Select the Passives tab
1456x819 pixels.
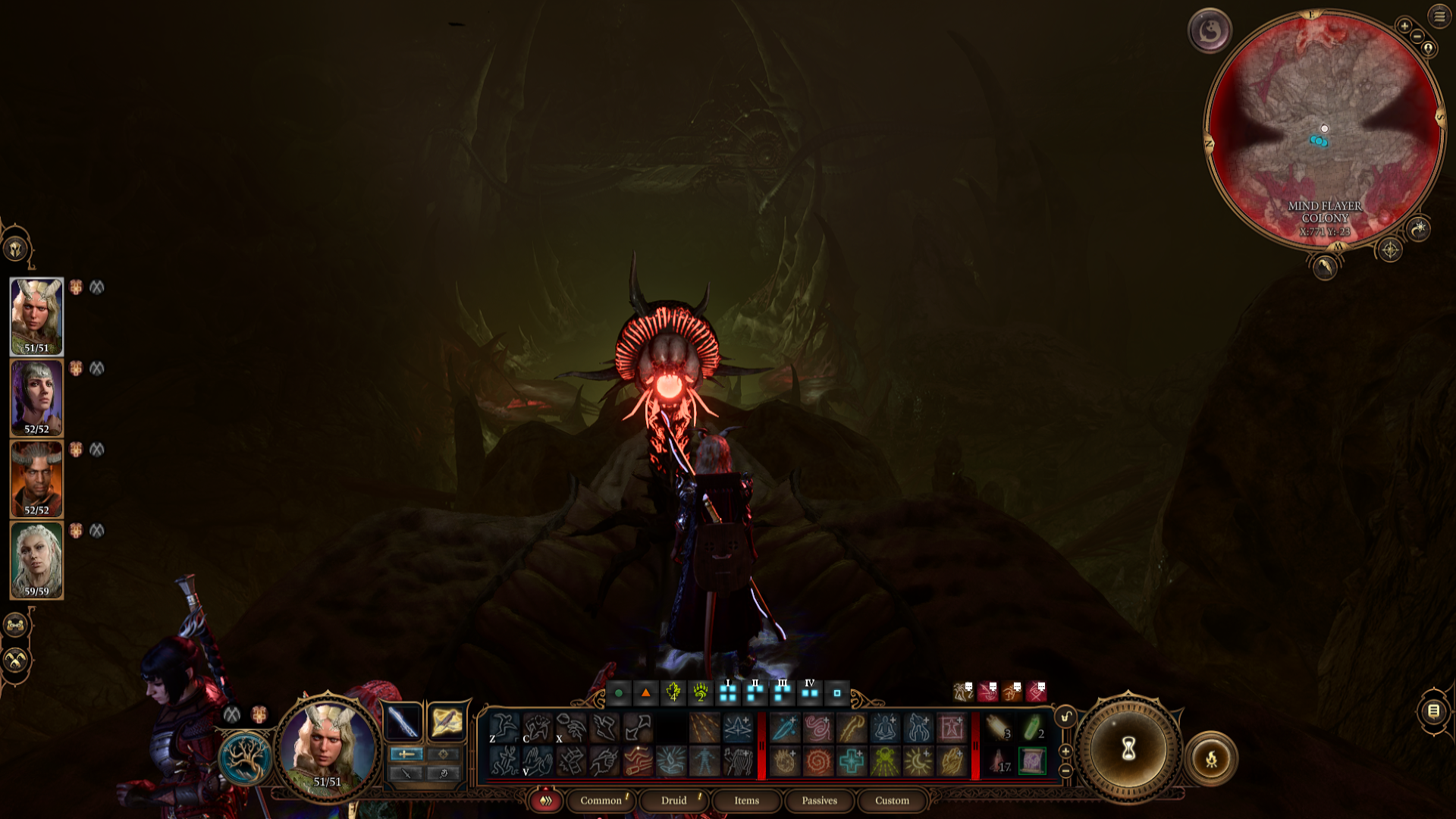coord(819,801)
